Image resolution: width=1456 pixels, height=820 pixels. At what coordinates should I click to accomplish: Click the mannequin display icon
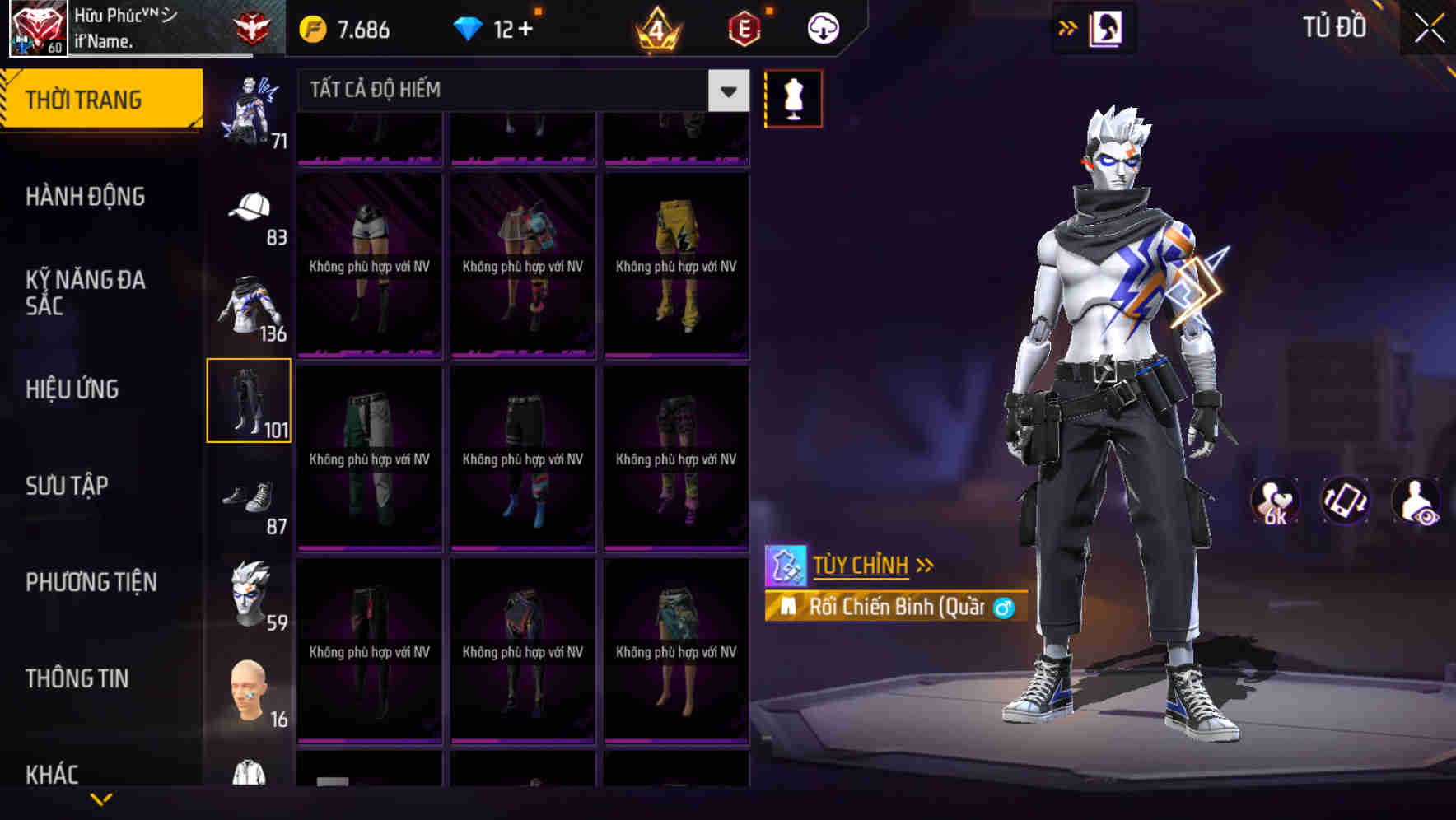click(x=793, y=97)
